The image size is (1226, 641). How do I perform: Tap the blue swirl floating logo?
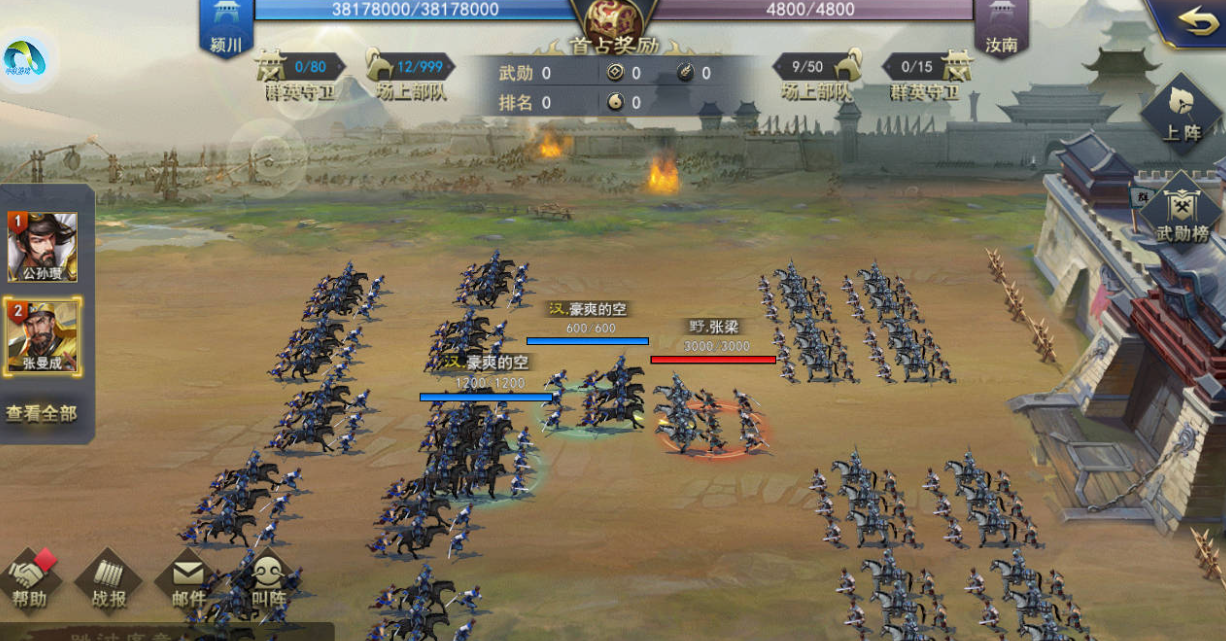(x=24, y=61)
